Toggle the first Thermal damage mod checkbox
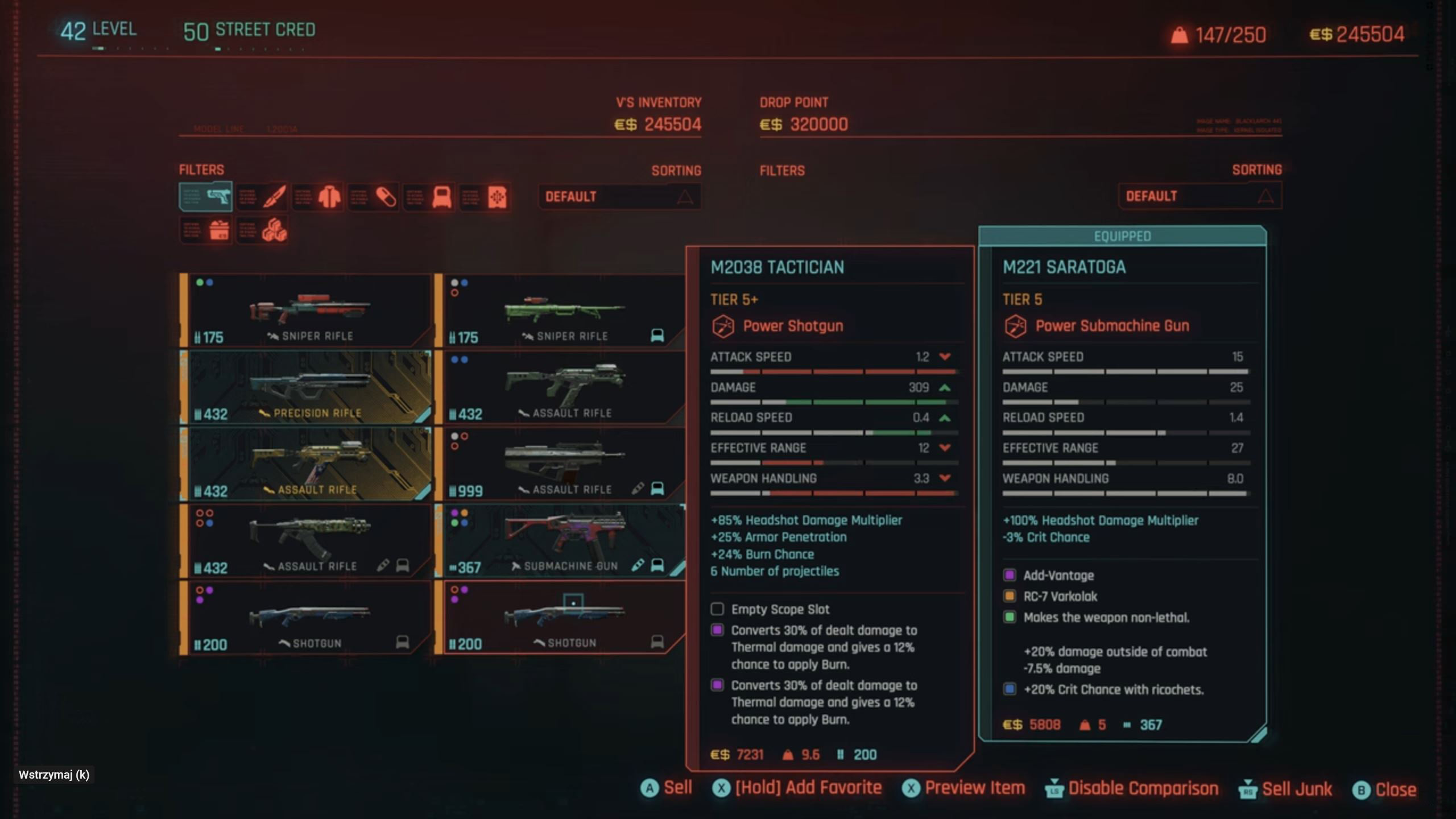 point(717,630)
